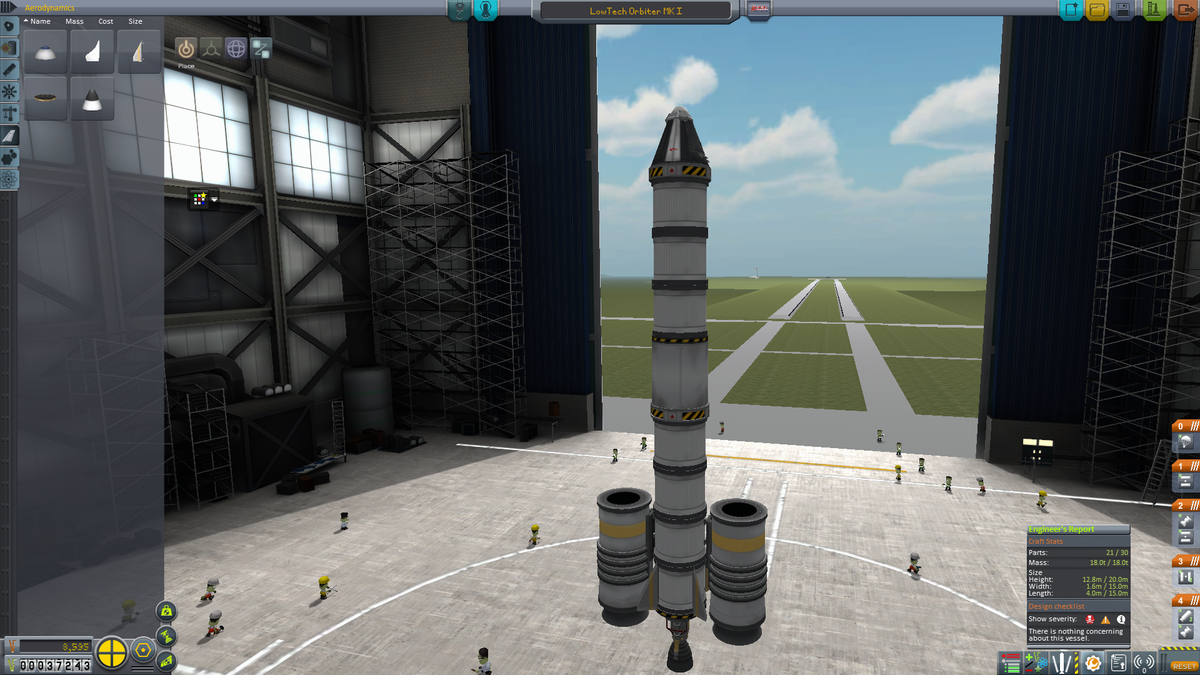Toggle the warning triangle severity filter
Image resolution: width=1200 pixels, height=675 pixels.
[x=1105, y=619]
